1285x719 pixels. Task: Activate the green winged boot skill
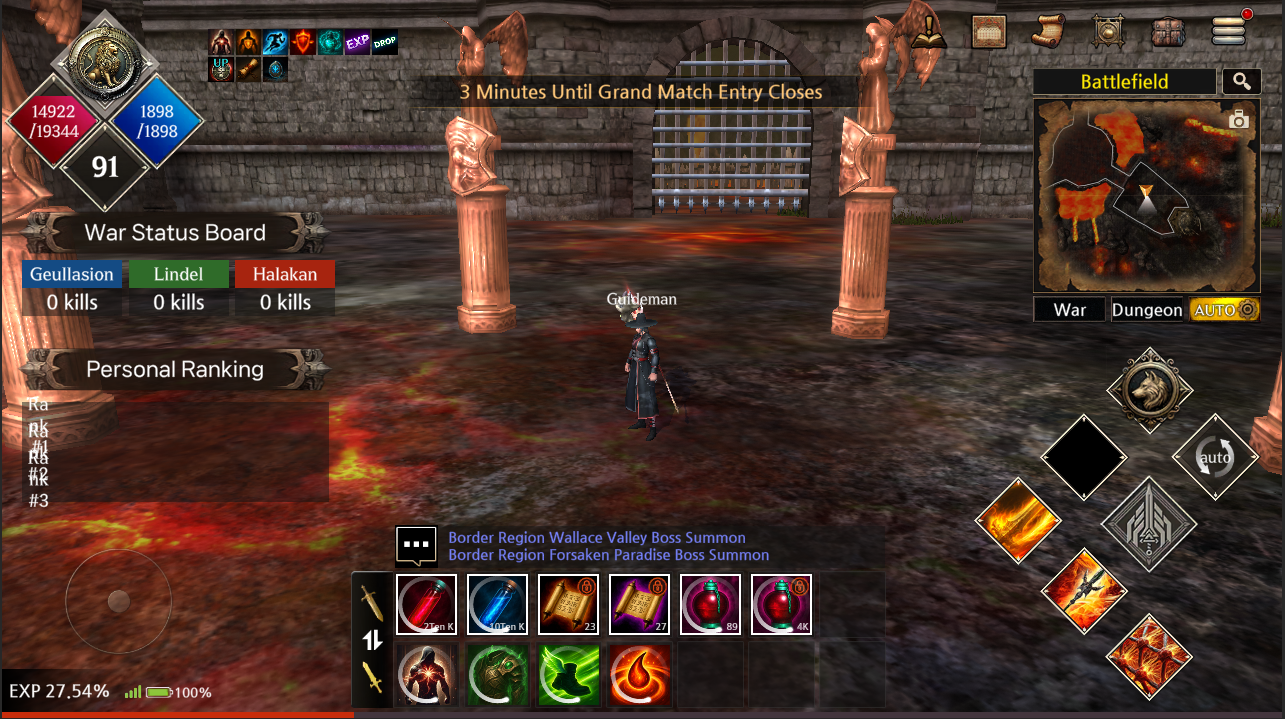569,673
